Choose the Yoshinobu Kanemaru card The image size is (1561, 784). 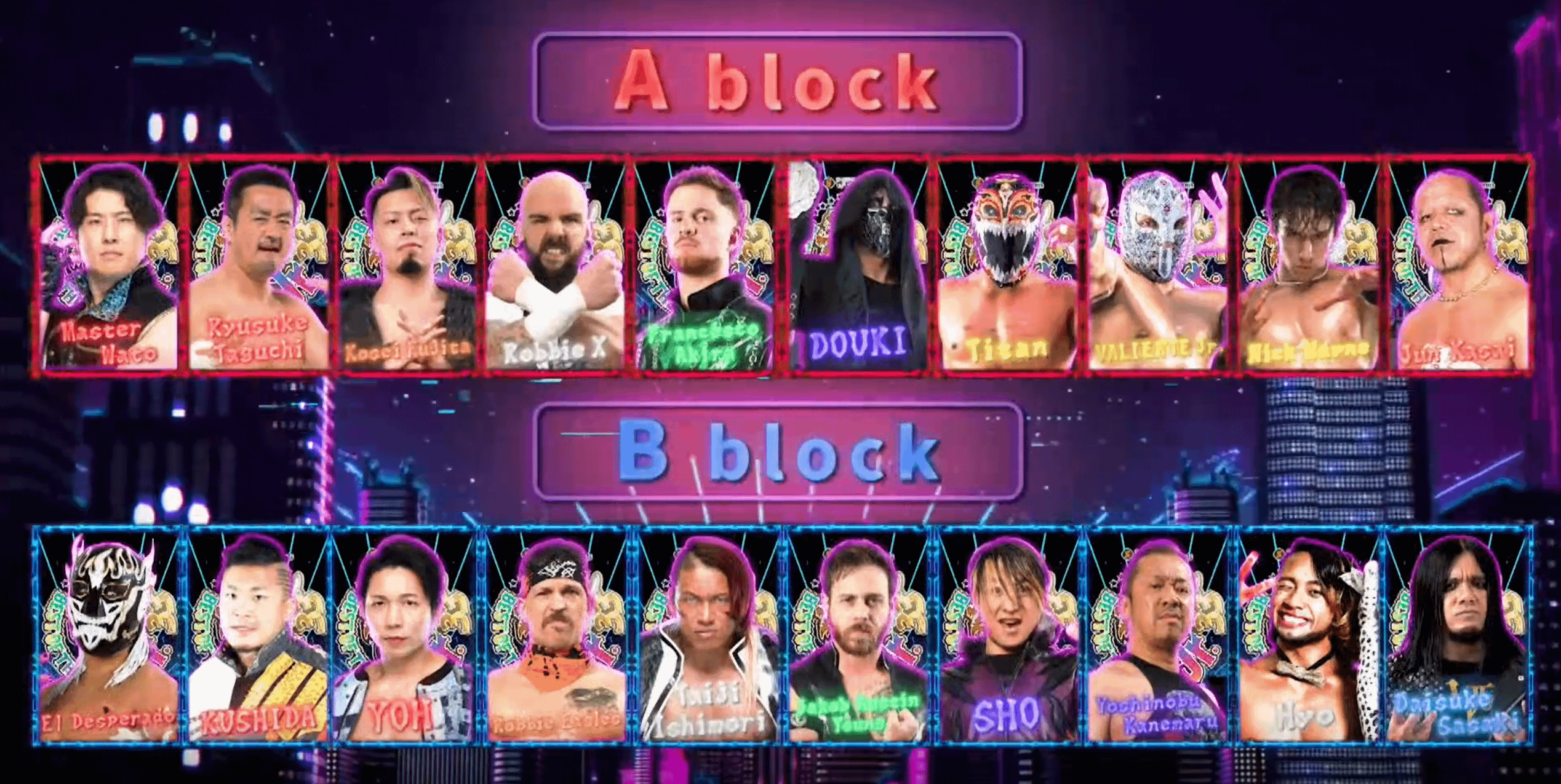tap(1157, 636)
